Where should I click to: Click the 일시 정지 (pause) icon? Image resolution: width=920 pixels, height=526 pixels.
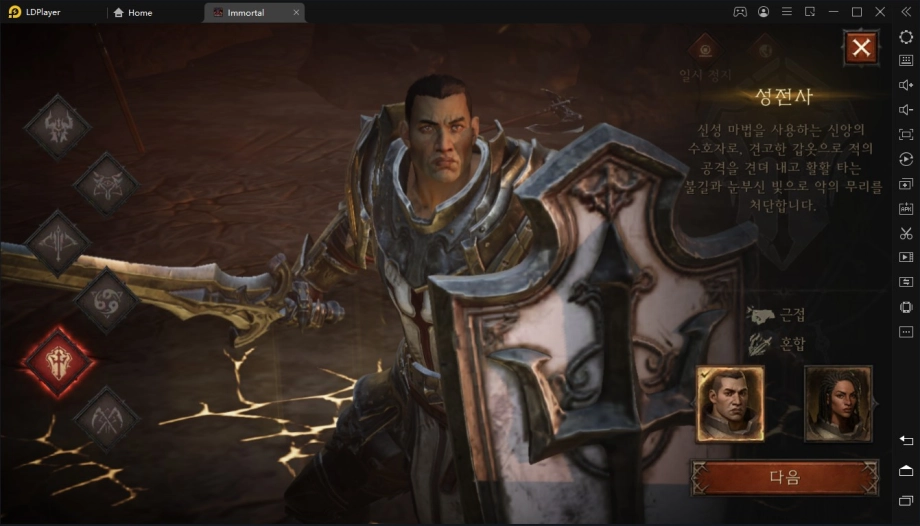(706, 48)
